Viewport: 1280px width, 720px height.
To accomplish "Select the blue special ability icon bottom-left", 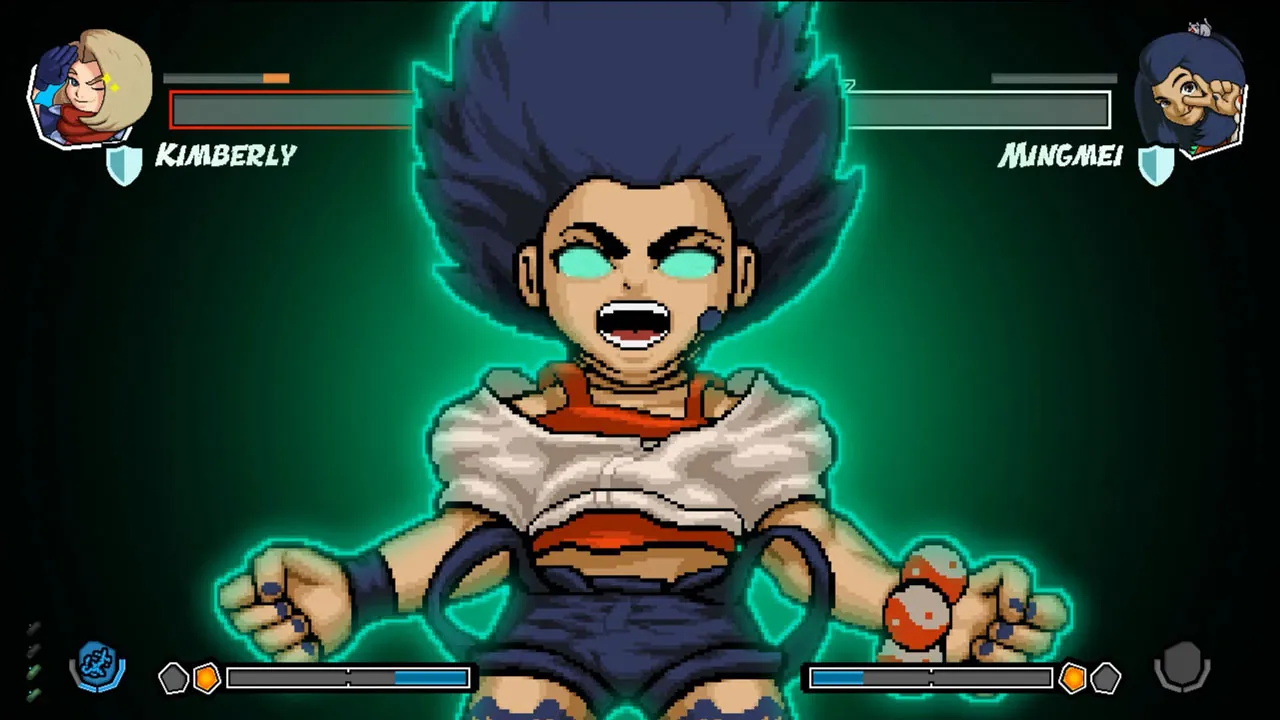I will click(96, 663).
